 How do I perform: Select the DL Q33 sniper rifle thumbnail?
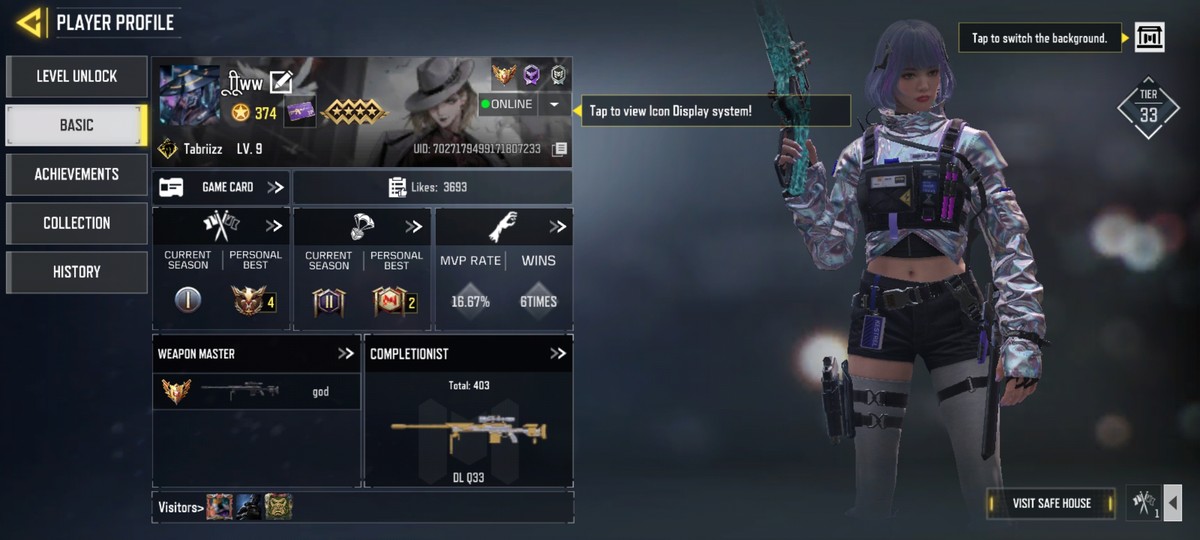point(468,430)
